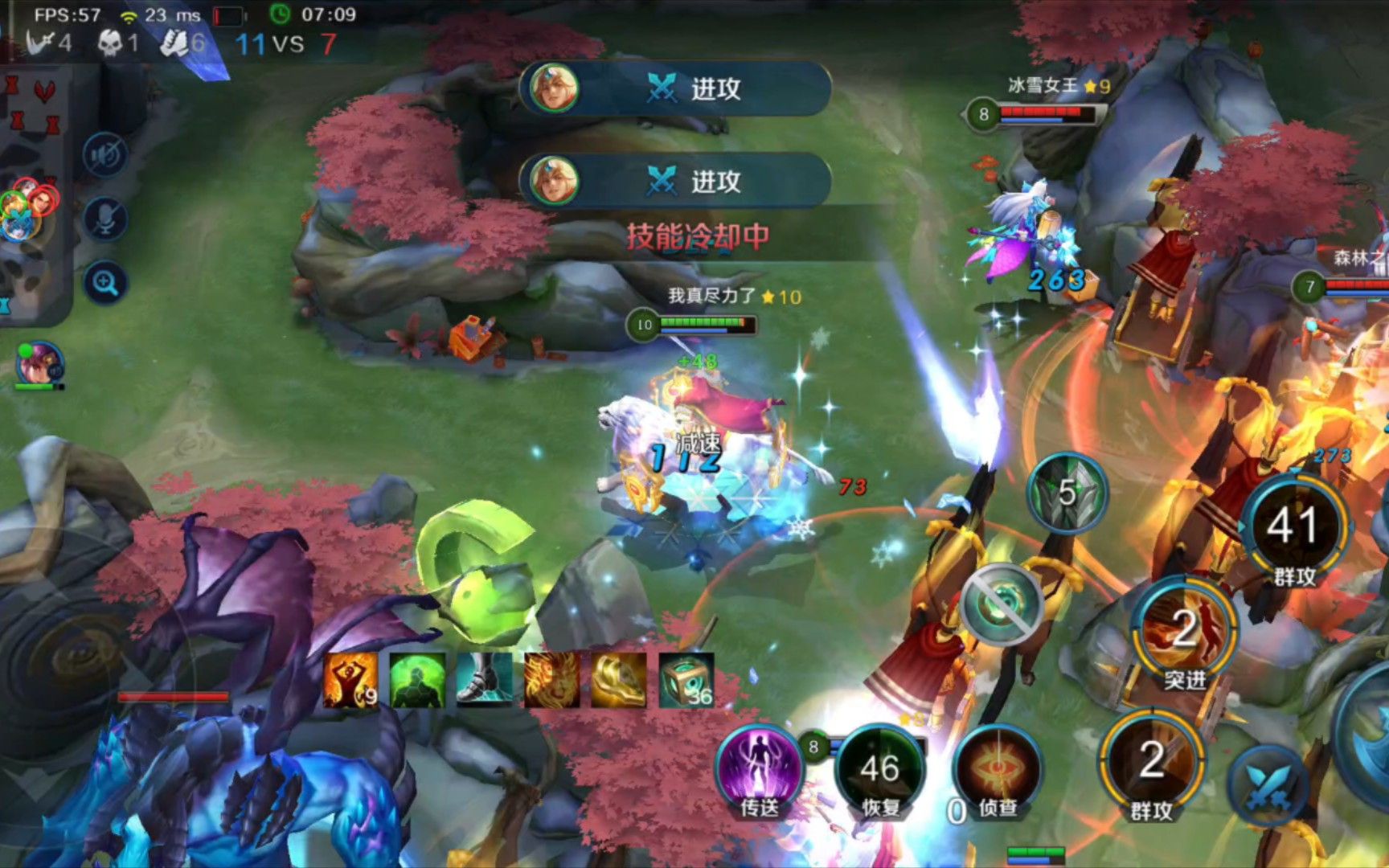Image resolution: width=1389 pixels, height=868 pixels.
Task: Click the disabled swirl icon with slash
Action: [x=1002, y=603]
